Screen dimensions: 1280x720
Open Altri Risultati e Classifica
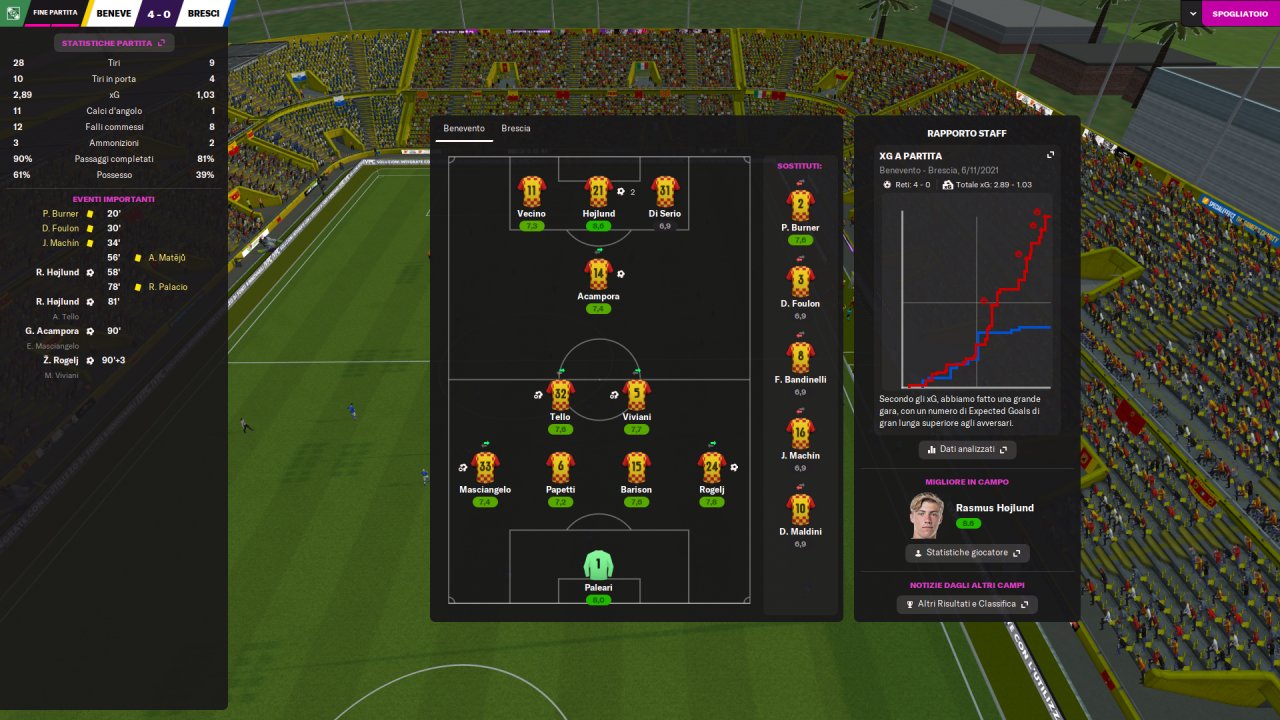click(x=967, y=604)
